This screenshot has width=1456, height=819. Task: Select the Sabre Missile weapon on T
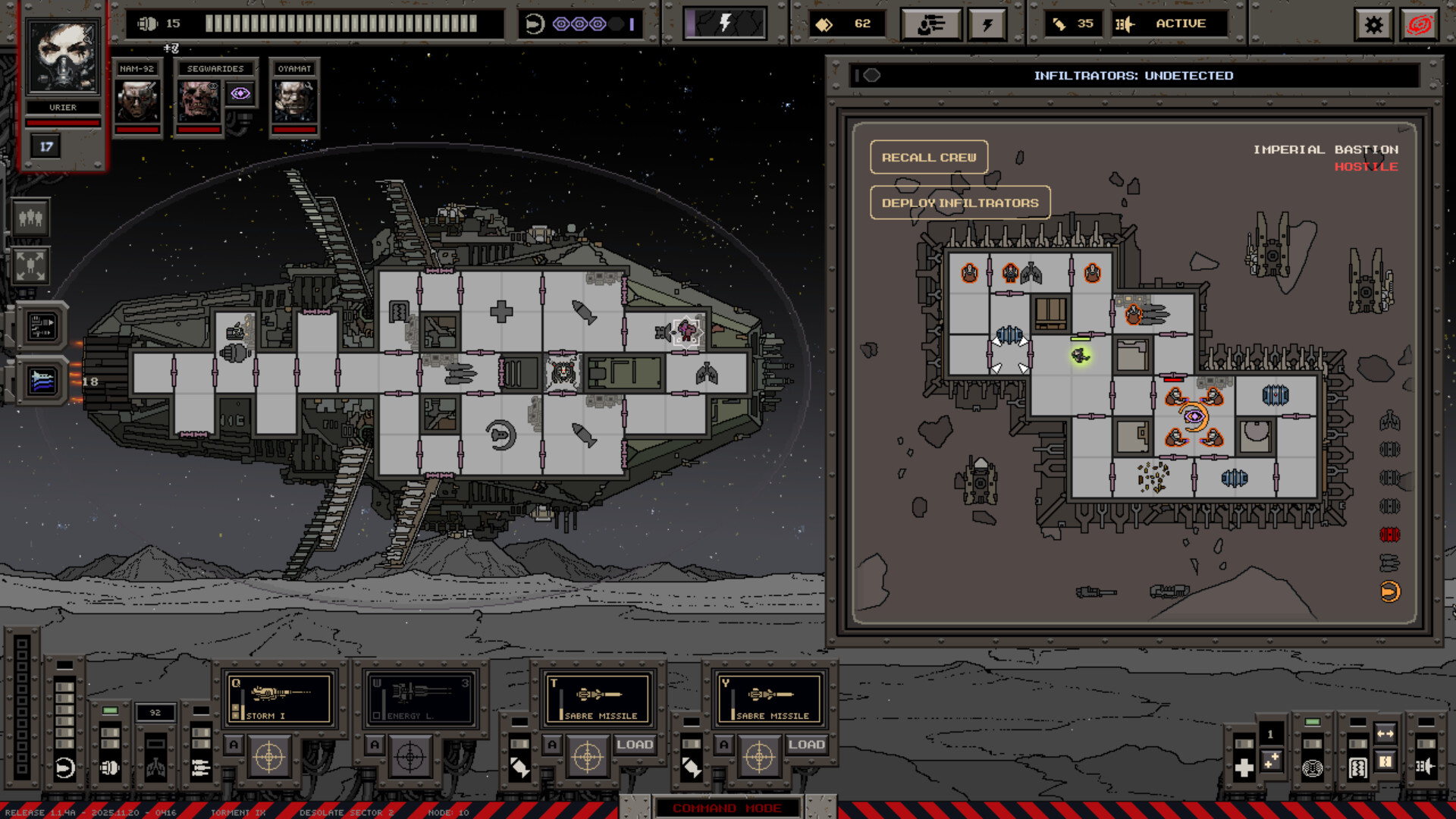(x=598, y=698)
